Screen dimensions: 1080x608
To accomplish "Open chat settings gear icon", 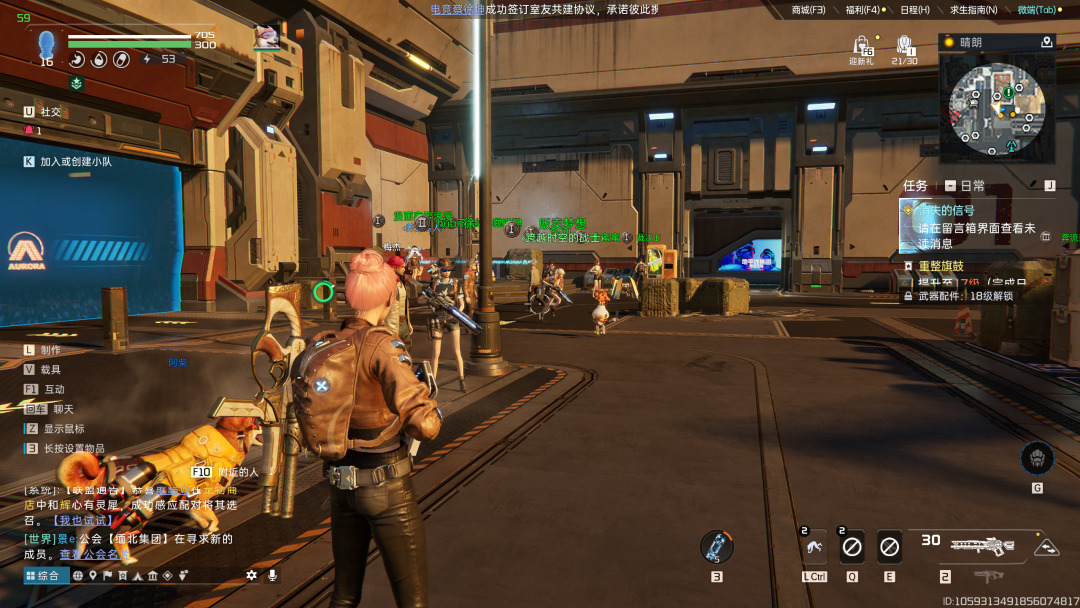I will 252,575.
